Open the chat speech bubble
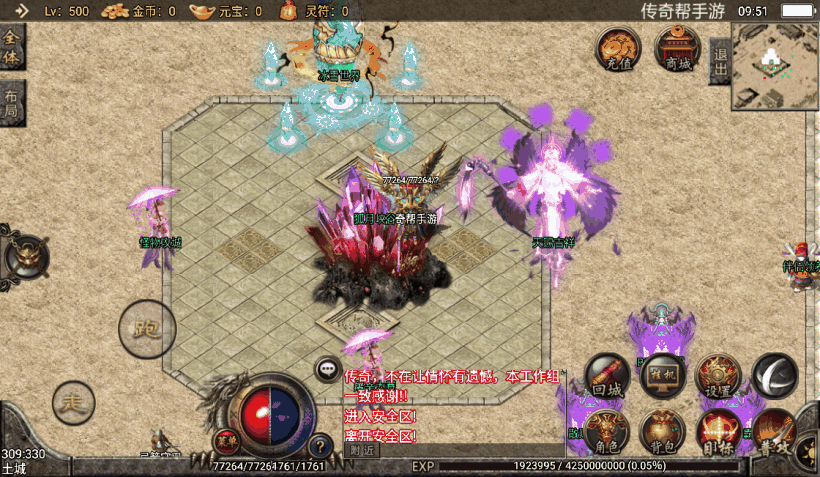Viewport: 820px width, 477px height. pyautogui.click(x=327, y=369)
